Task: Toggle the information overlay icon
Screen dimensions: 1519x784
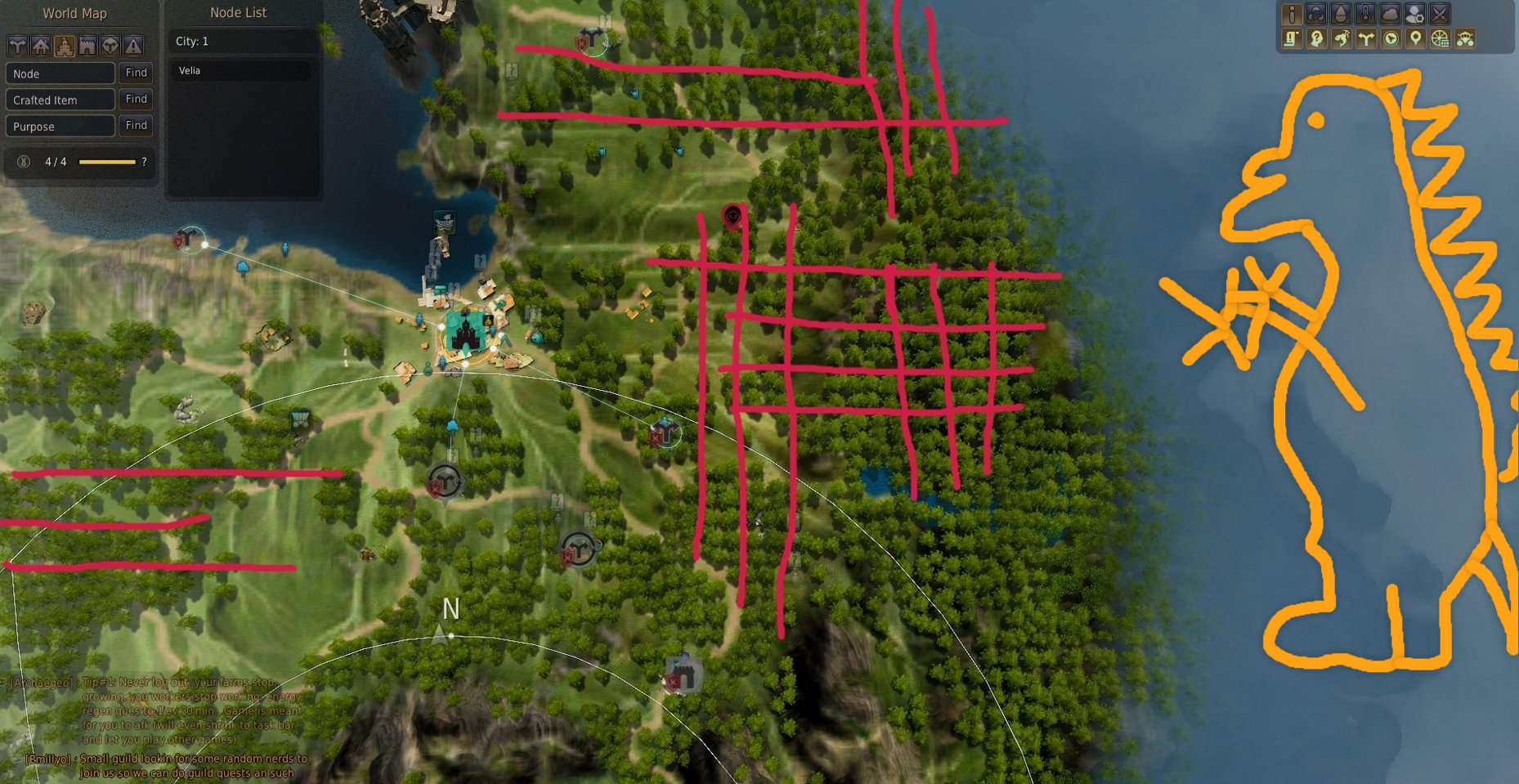Action: [1291, 15]
